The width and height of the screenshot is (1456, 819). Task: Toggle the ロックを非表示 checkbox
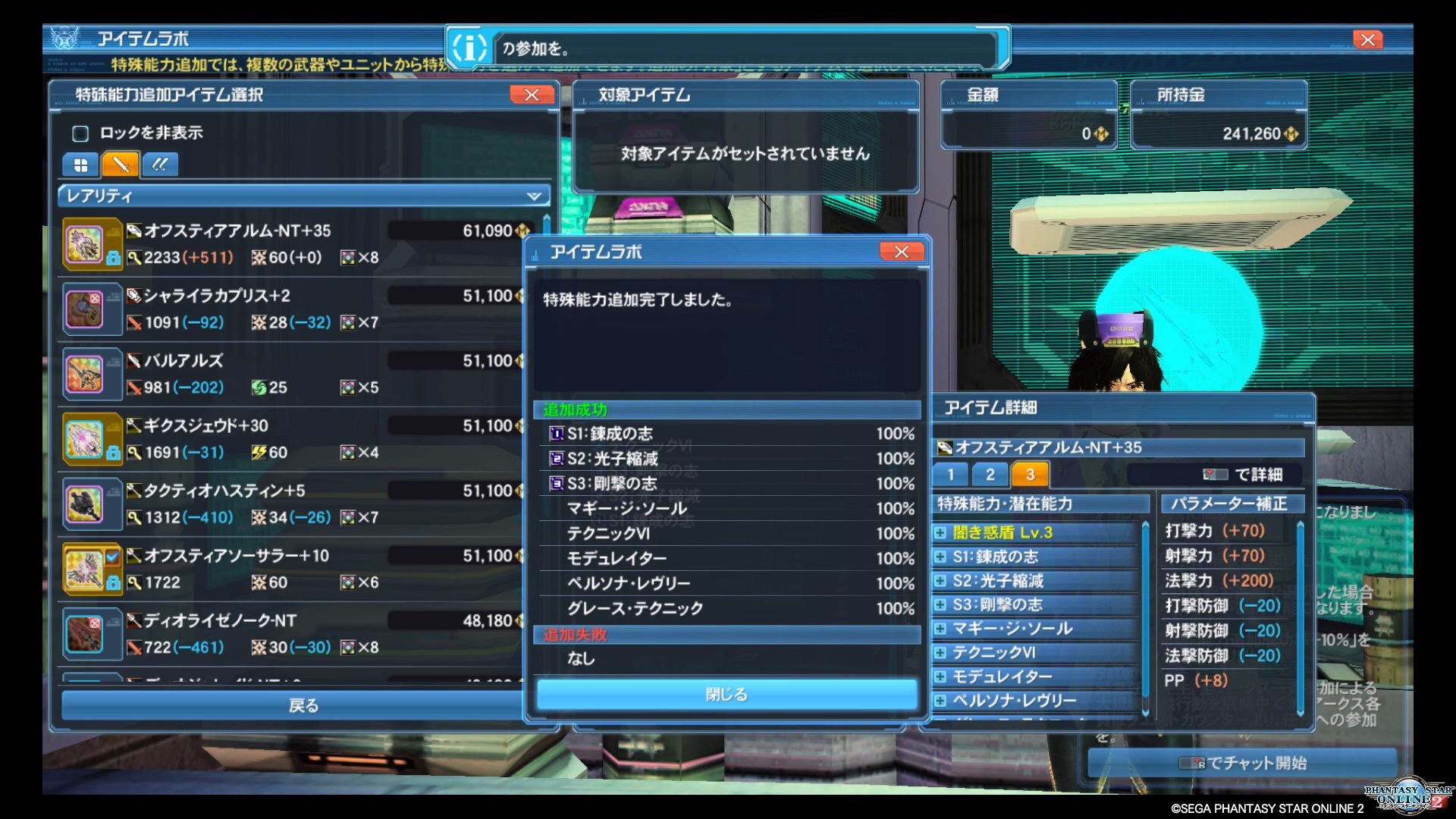click(x=80, y=133)
